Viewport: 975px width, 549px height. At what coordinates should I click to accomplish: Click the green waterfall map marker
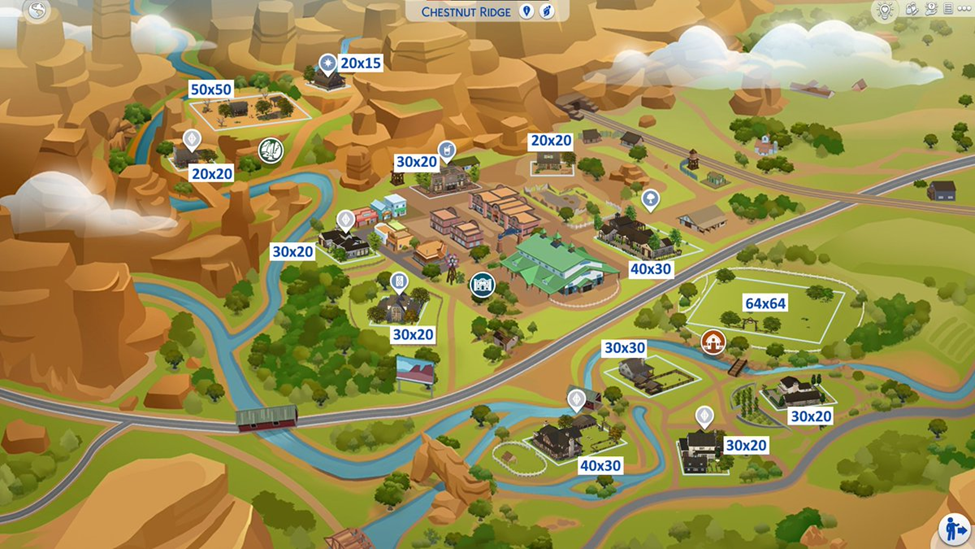point(270,151)
